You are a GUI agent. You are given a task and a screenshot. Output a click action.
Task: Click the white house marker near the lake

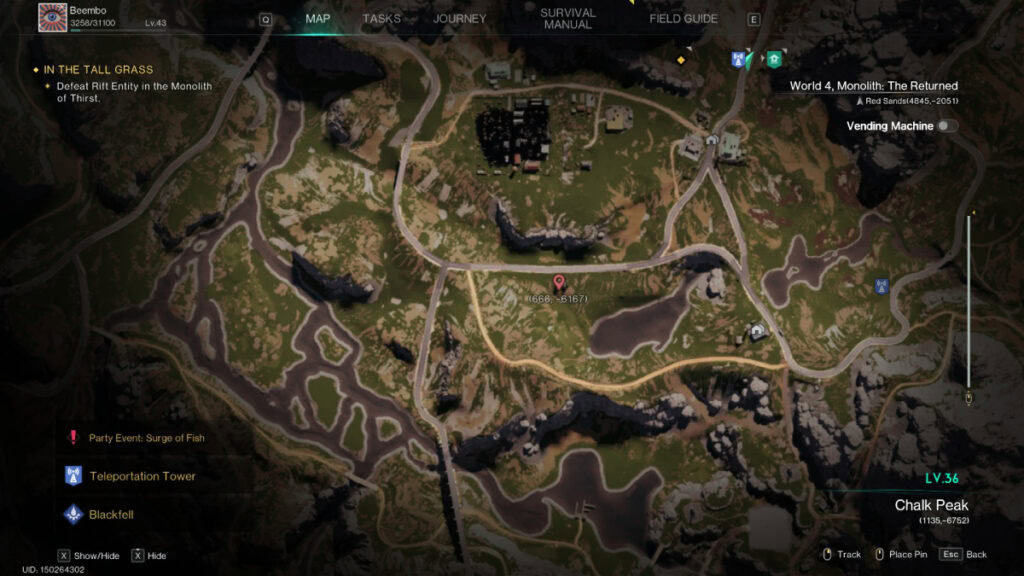(758, 331)
